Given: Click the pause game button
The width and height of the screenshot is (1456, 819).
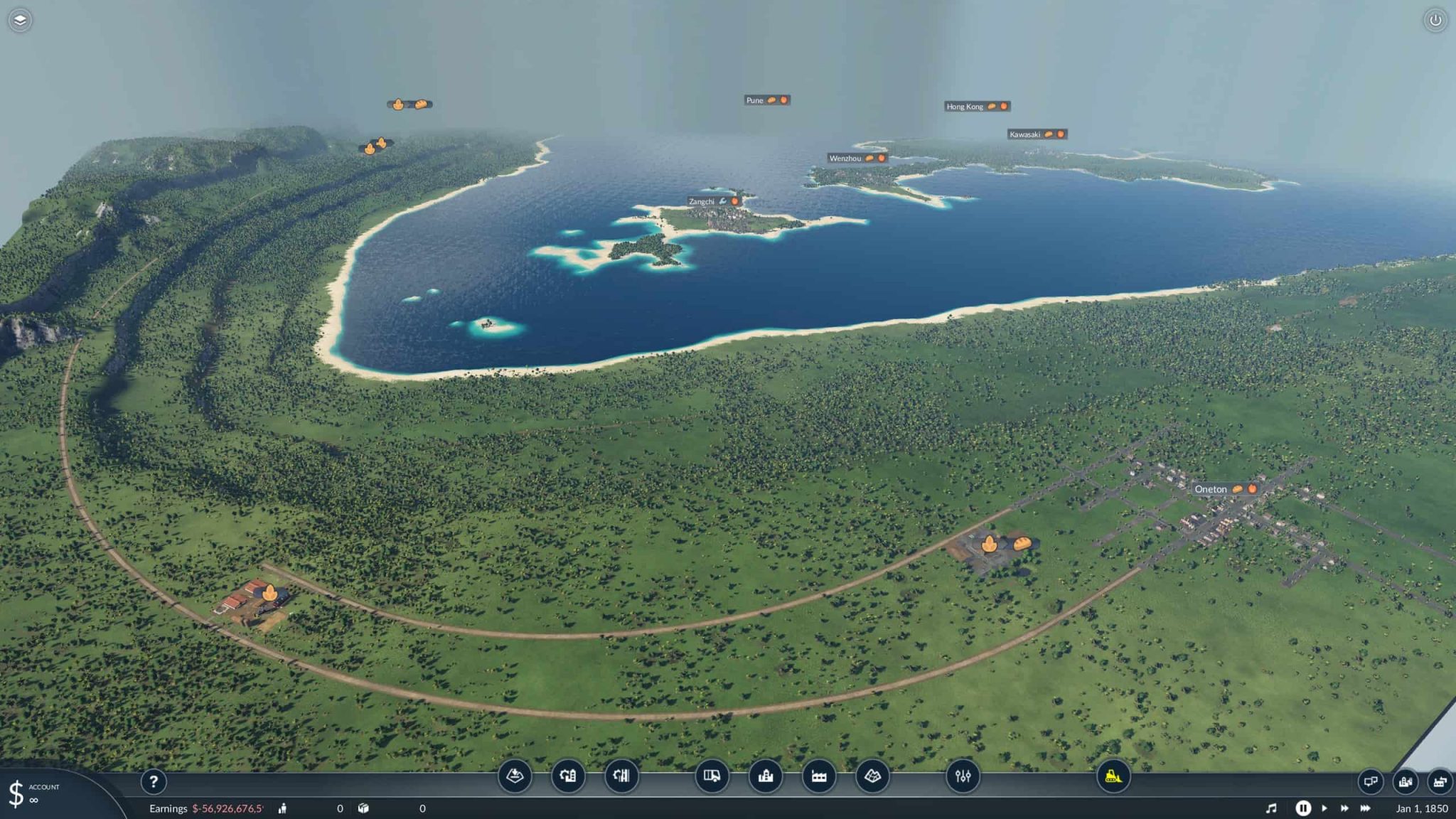Looking at the screenshot, I should pyautogui.click(x=1302, y=808).
